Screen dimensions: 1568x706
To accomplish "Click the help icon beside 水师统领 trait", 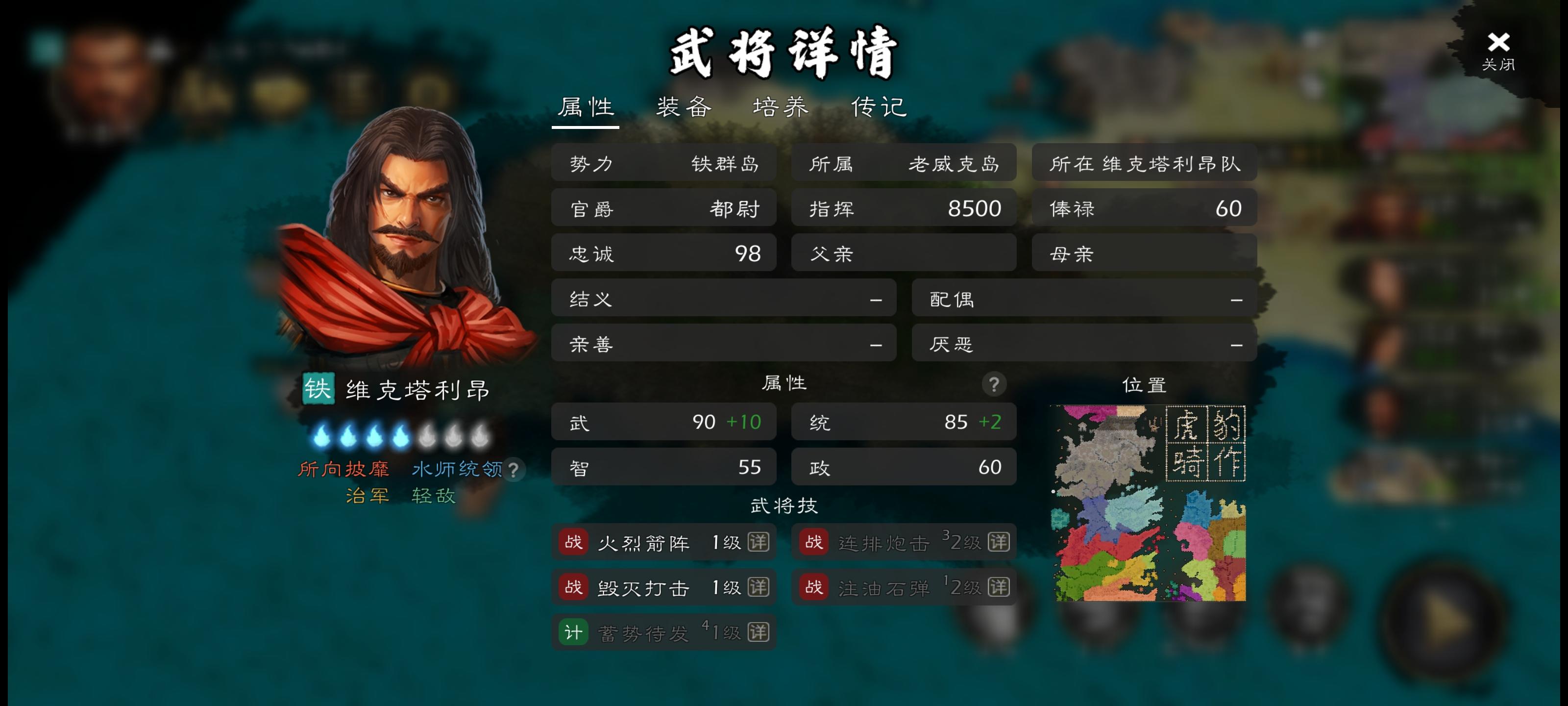I will pyautogui.click(x=514, y=470).
